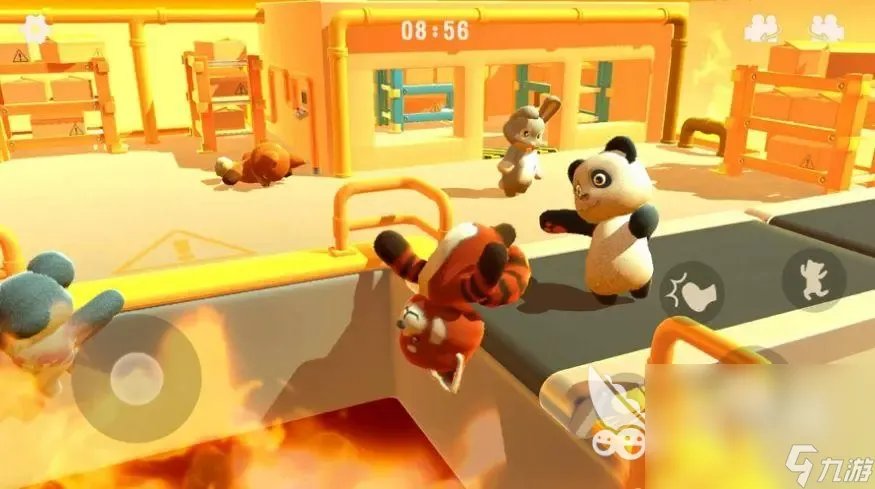Rotate the camera right using the camera icon
This screenshot has width=875, height=489.
coord(826,28)
